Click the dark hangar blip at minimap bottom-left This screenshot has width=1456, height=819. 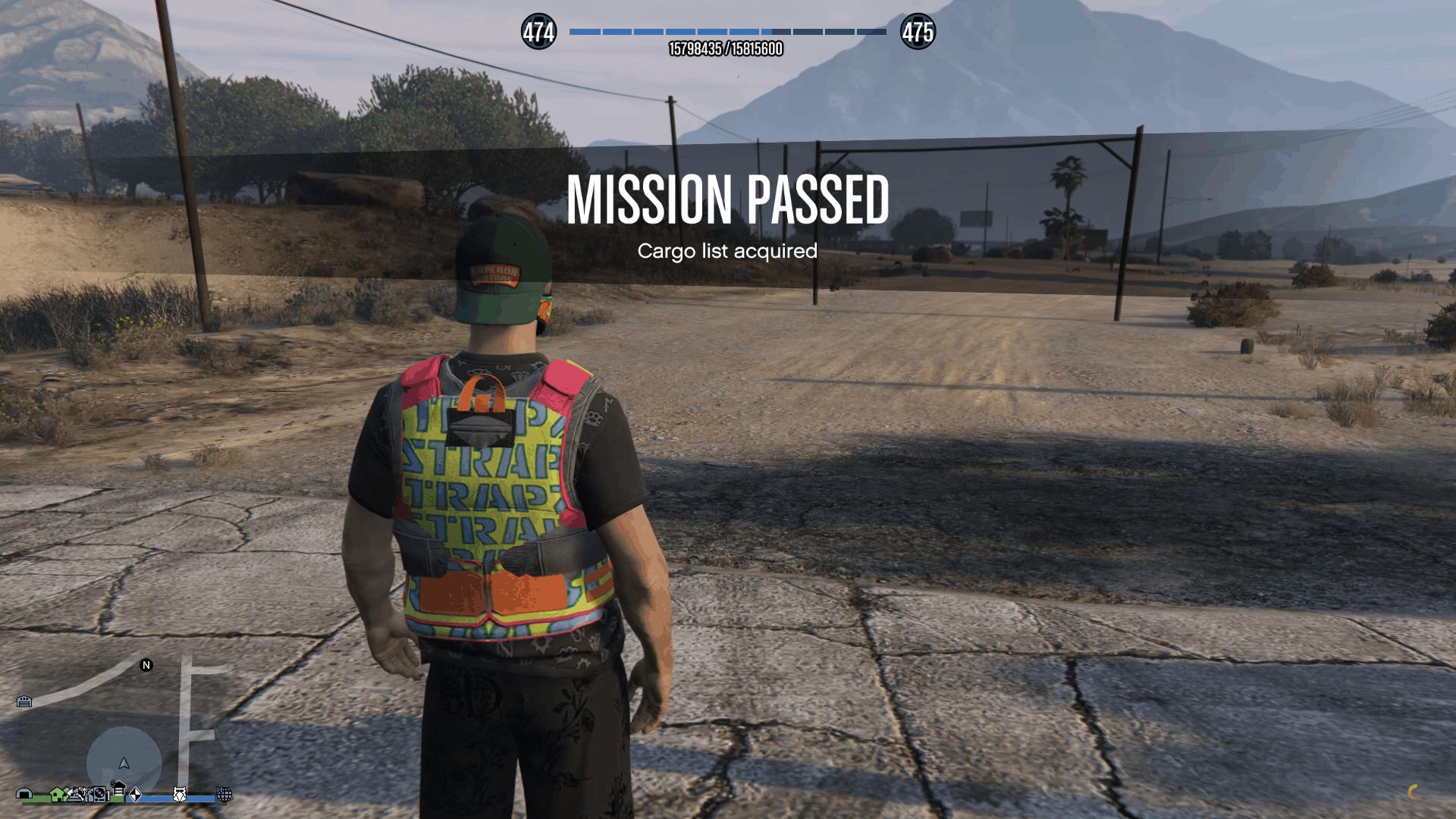[x=25, y=795]
